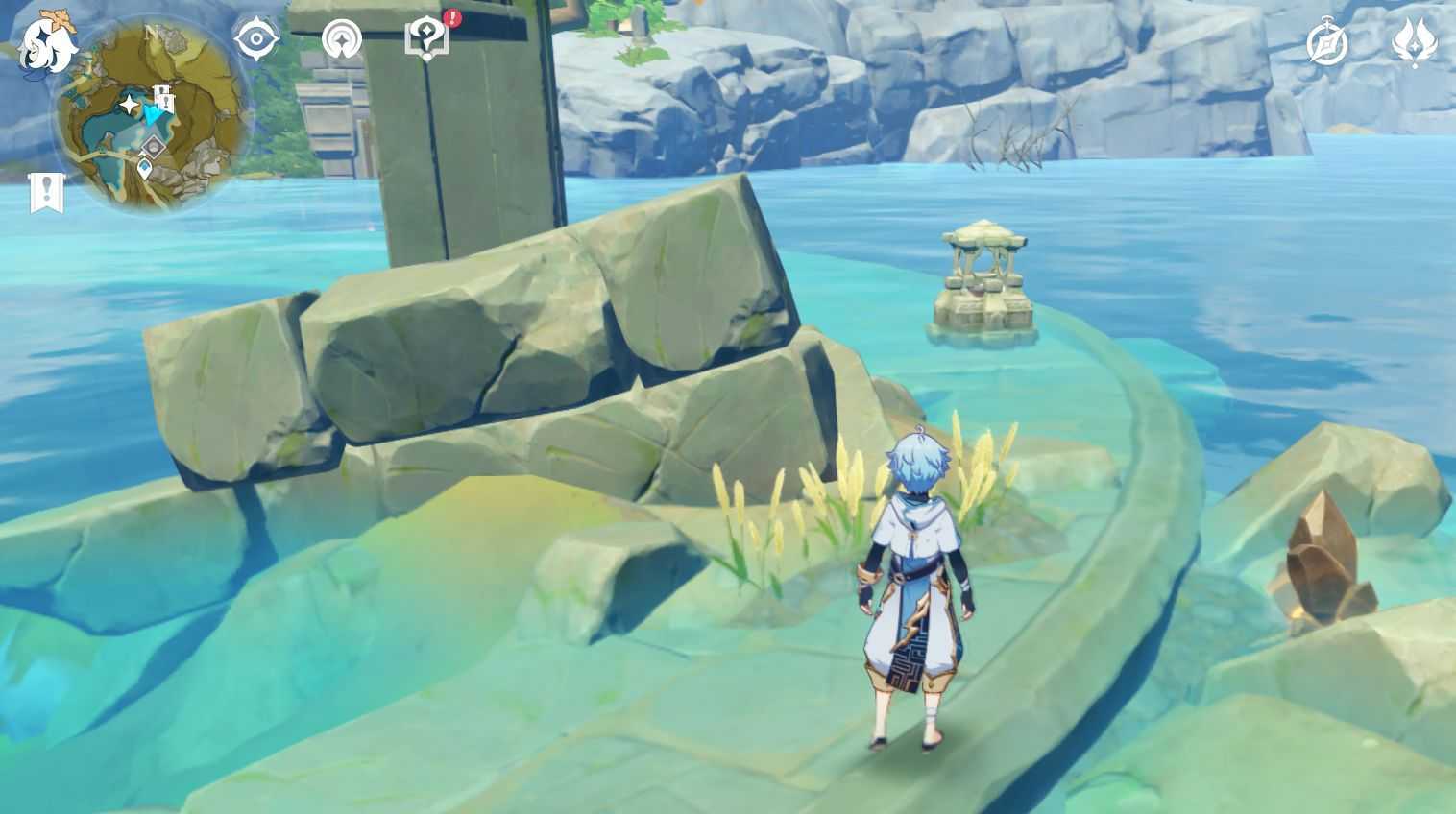
Task: Open the question mark icon with red alert
Action: pos(425,39)
